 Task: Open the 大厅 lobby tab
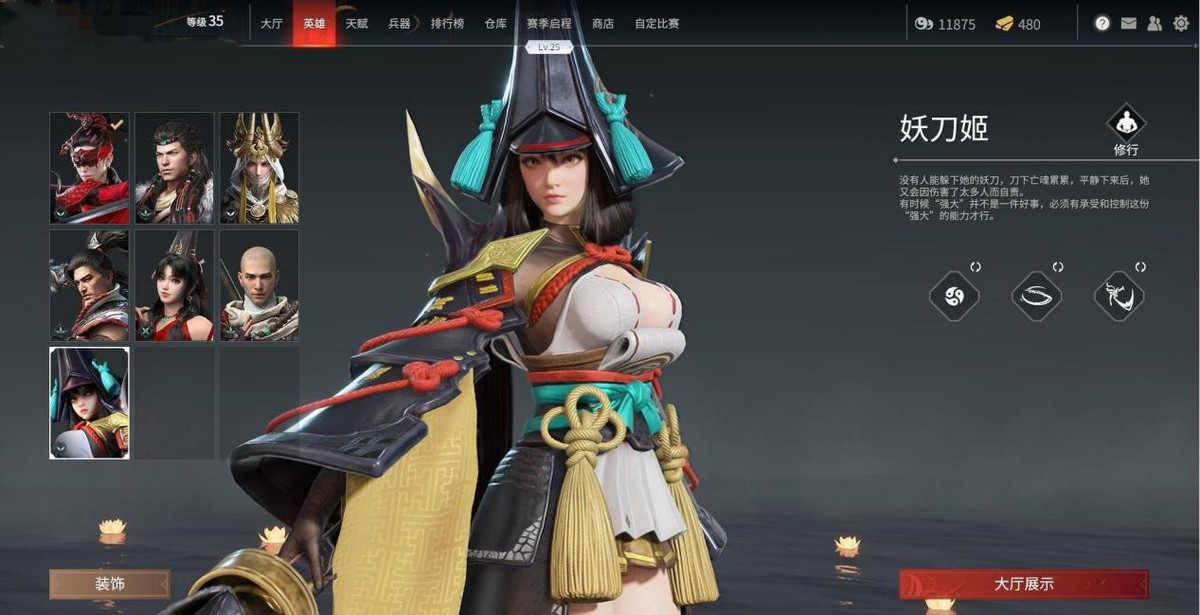coord(271,23)
